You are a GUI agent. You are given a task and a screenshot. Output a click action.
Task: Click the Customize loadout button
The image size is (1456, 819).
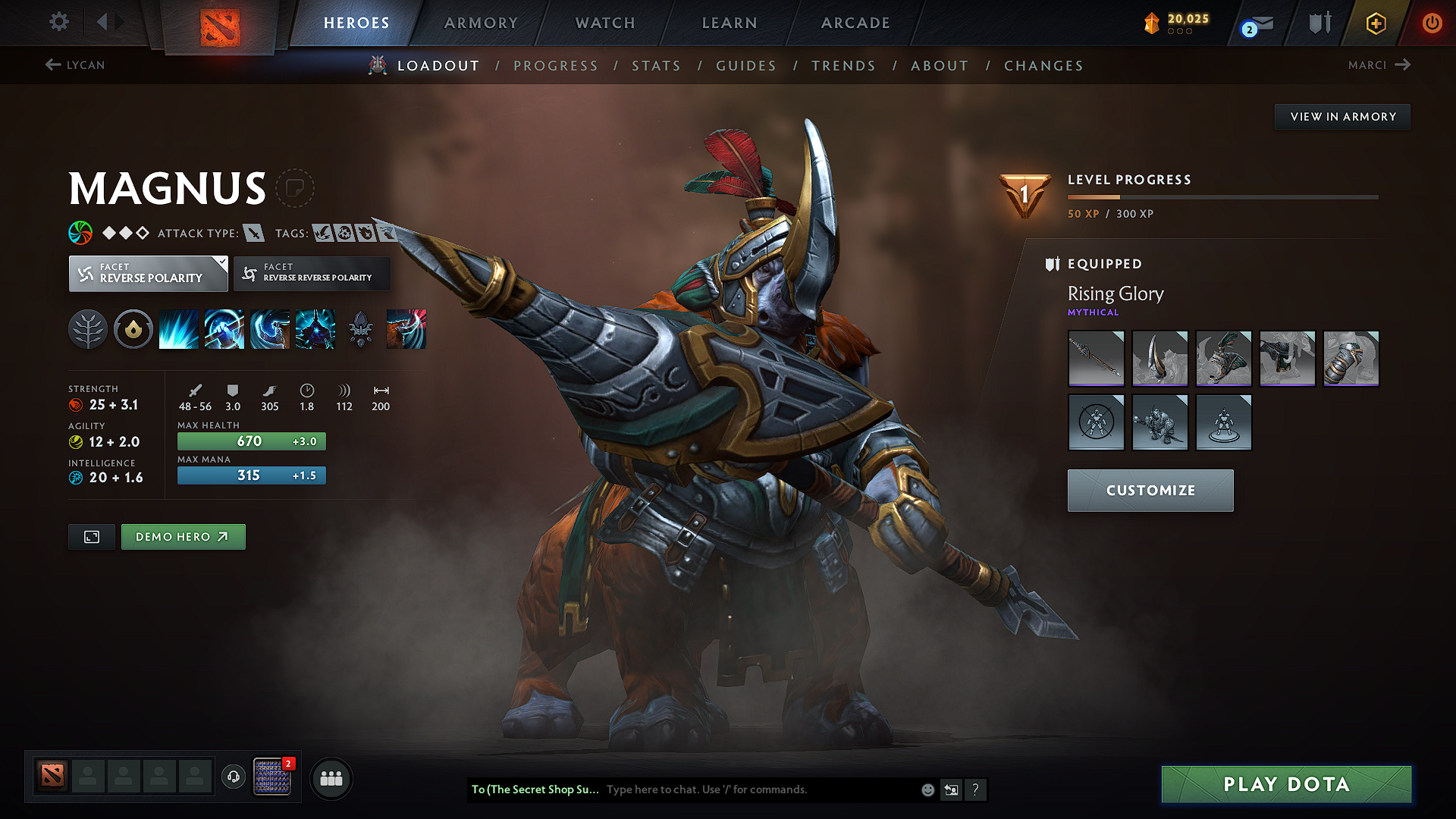[1150, 491]
